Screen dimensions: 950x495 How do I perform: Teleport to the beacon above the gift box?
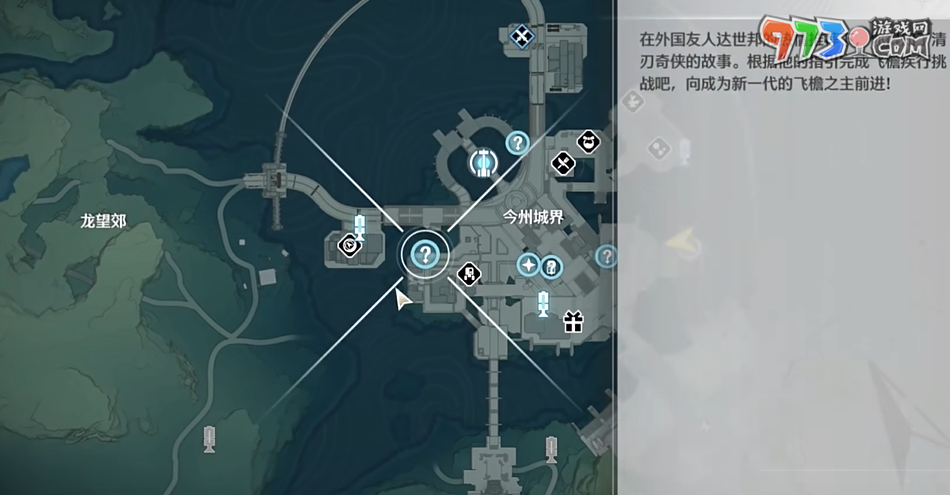click(x=543, y=302)
